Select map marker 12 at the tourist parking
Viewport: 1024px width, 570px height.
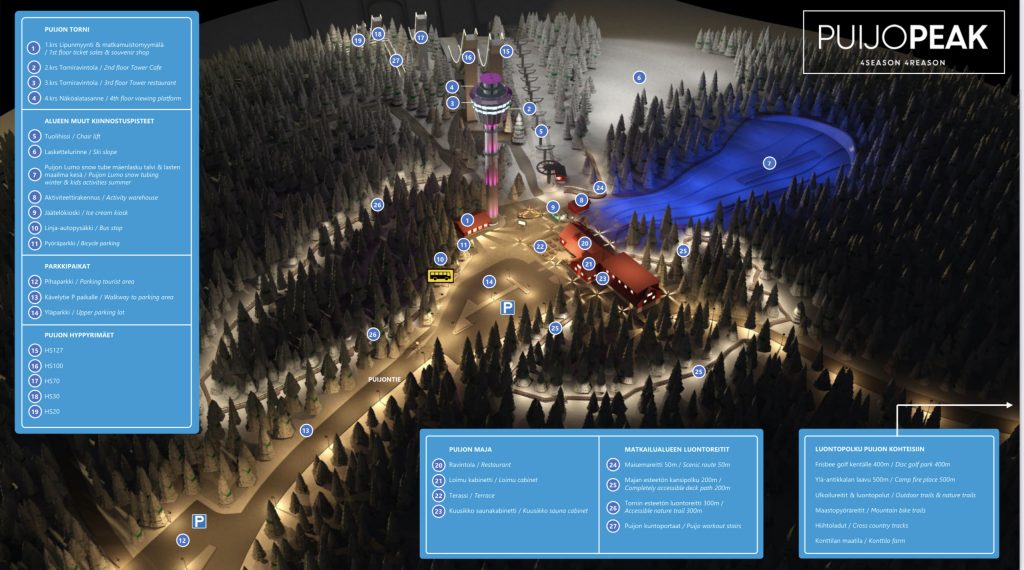tap(182, 540)
